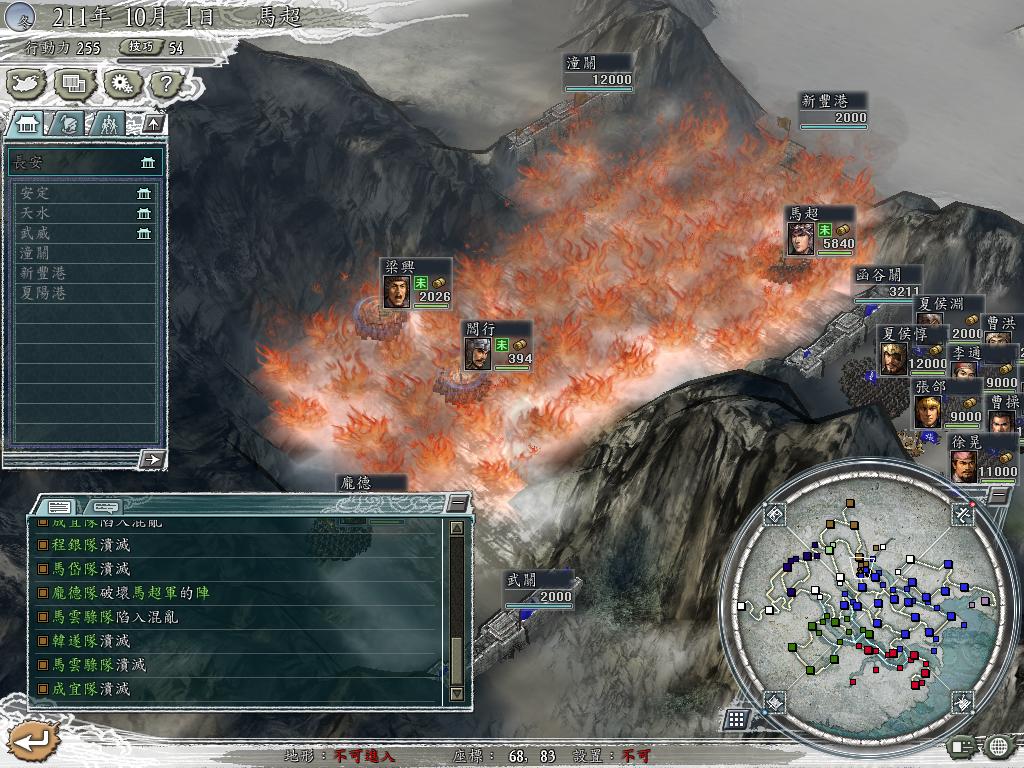Minimize the battle log panel

pos(457,503)
